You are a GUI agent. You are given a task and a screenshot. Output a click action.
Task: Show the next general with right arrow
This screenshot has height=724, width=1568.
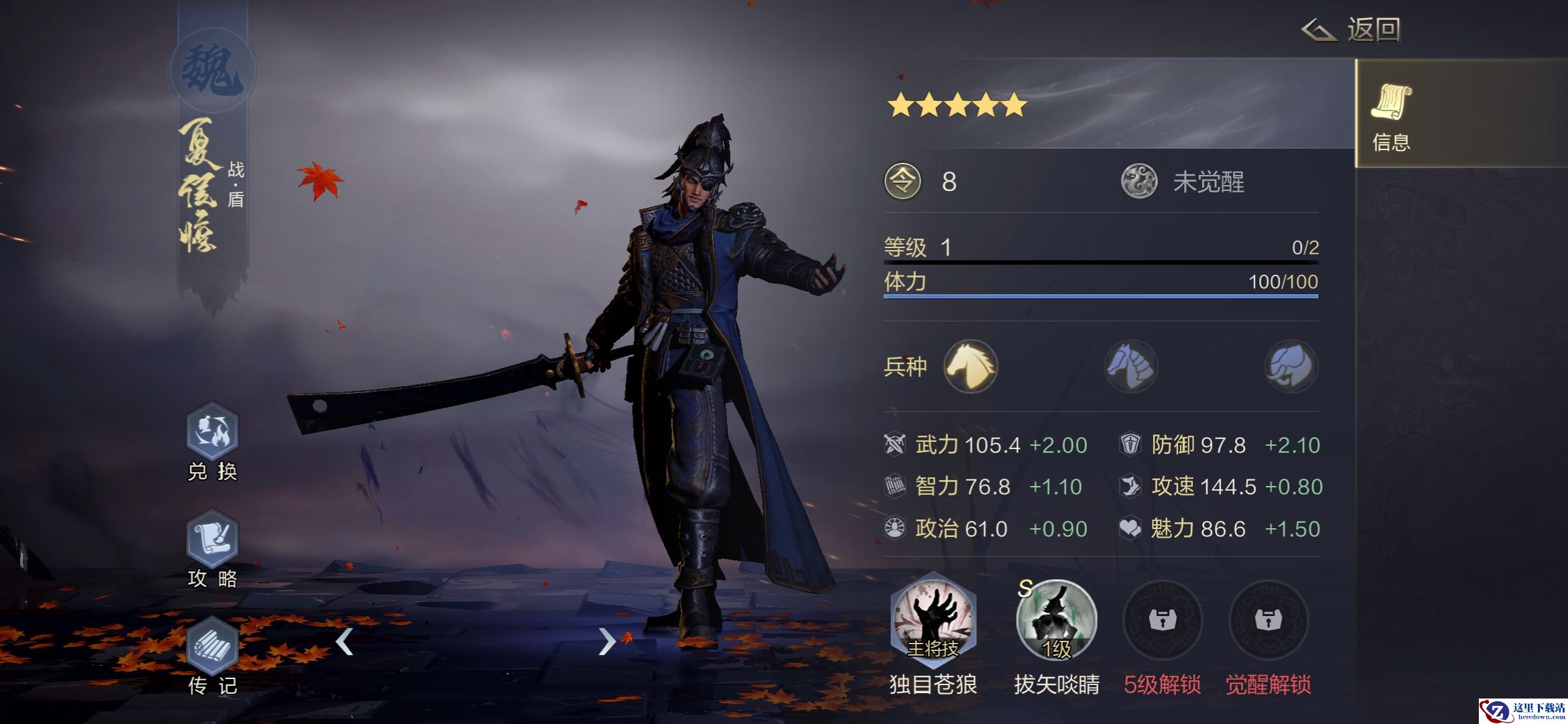[606, 642]
